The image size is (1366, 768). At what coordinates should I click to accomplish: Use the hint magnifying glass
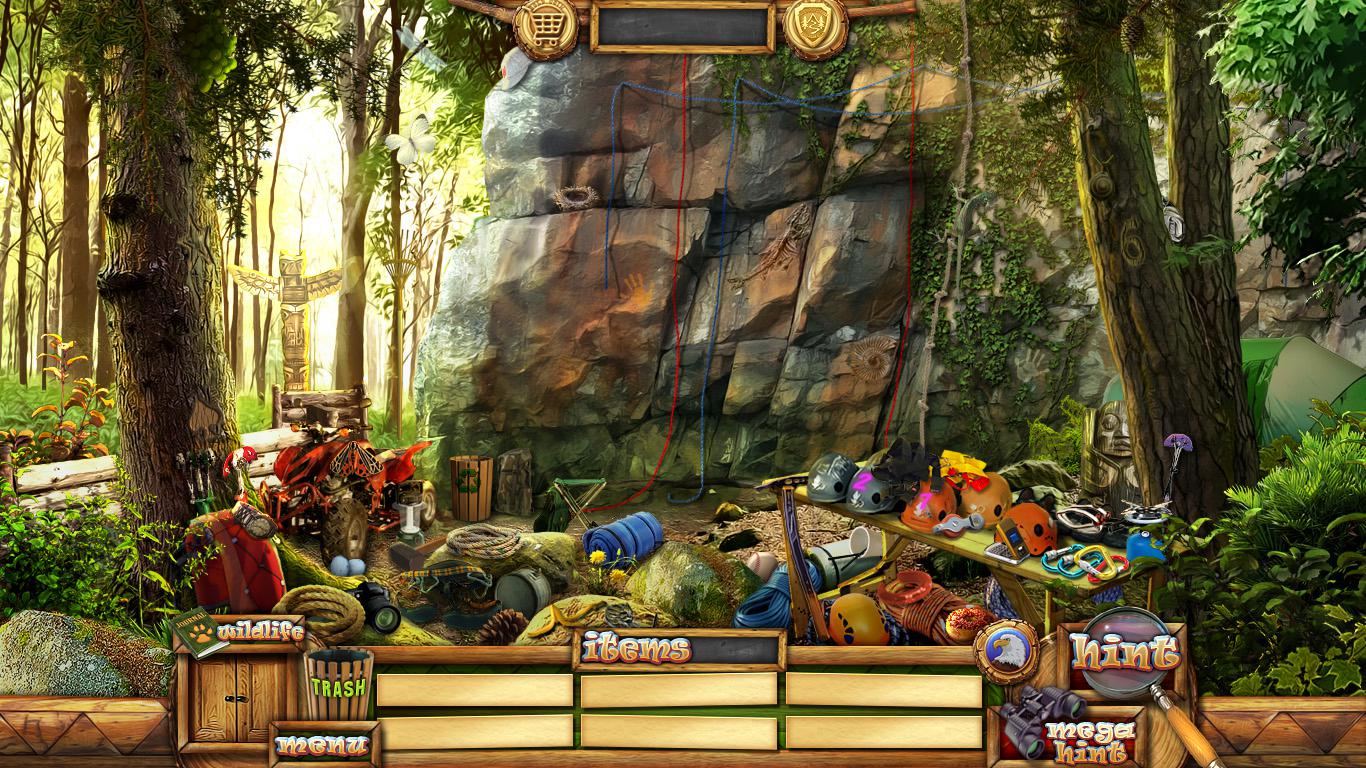point(1126,654)
